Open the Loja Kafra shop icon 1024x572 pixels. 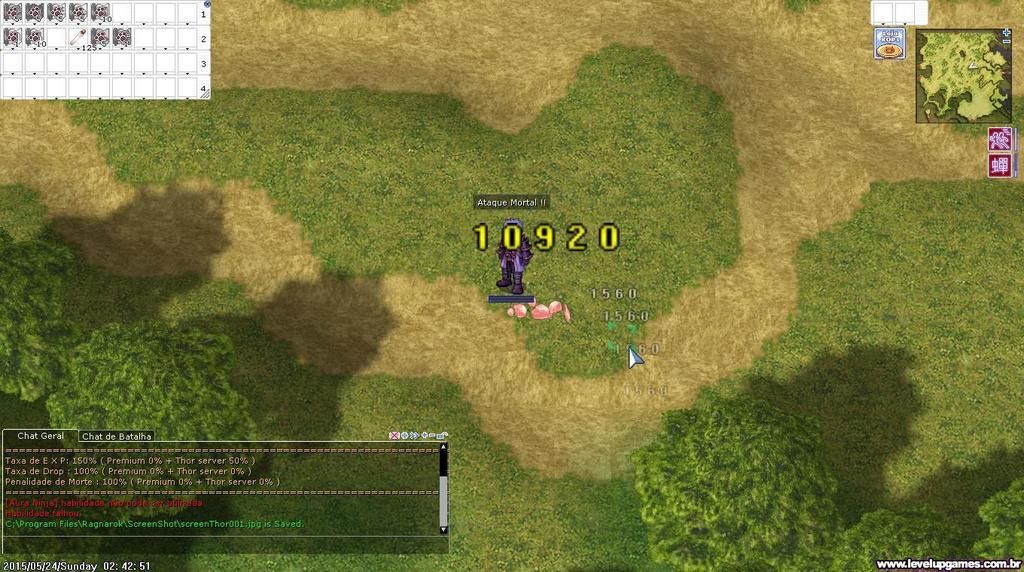[x=890, y=43]
